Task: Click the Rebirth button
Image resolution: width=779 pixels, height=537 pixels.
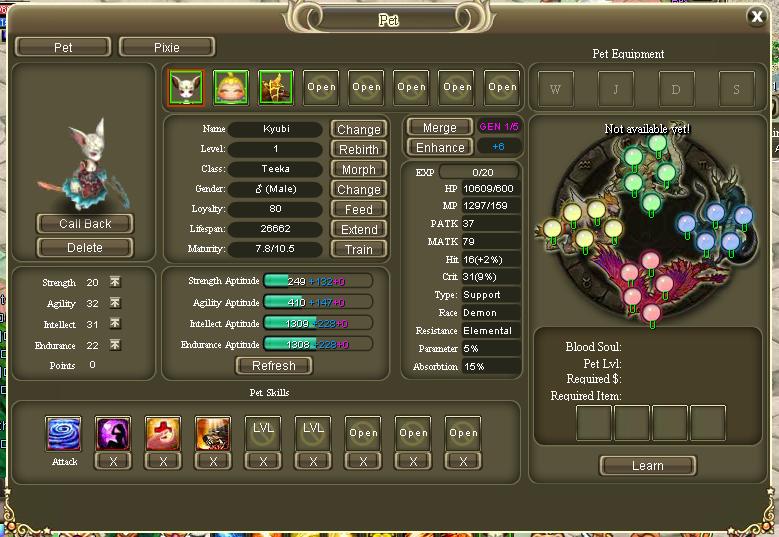Action: [358, 149]
